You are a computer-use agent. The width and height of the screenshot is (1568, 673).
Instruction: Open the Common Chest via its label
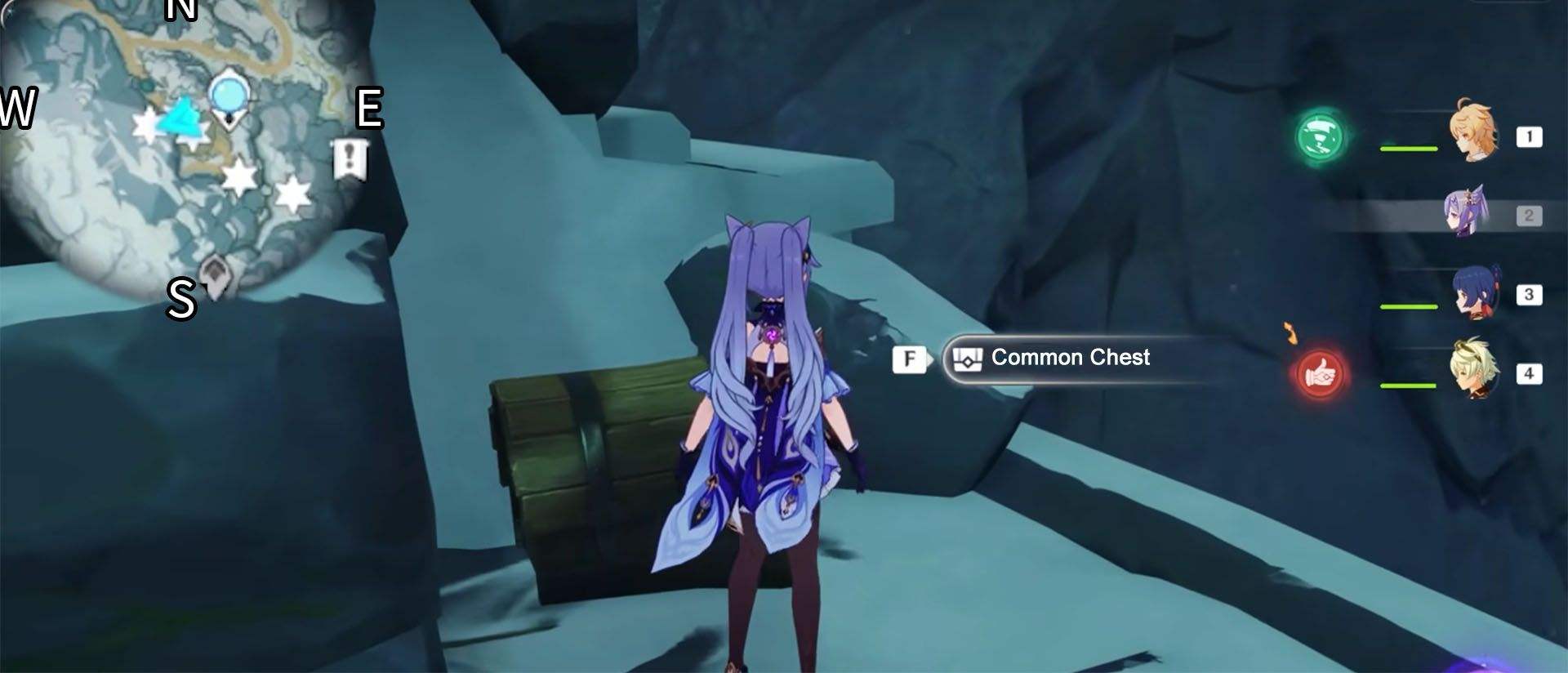[x=1070, y=358]
